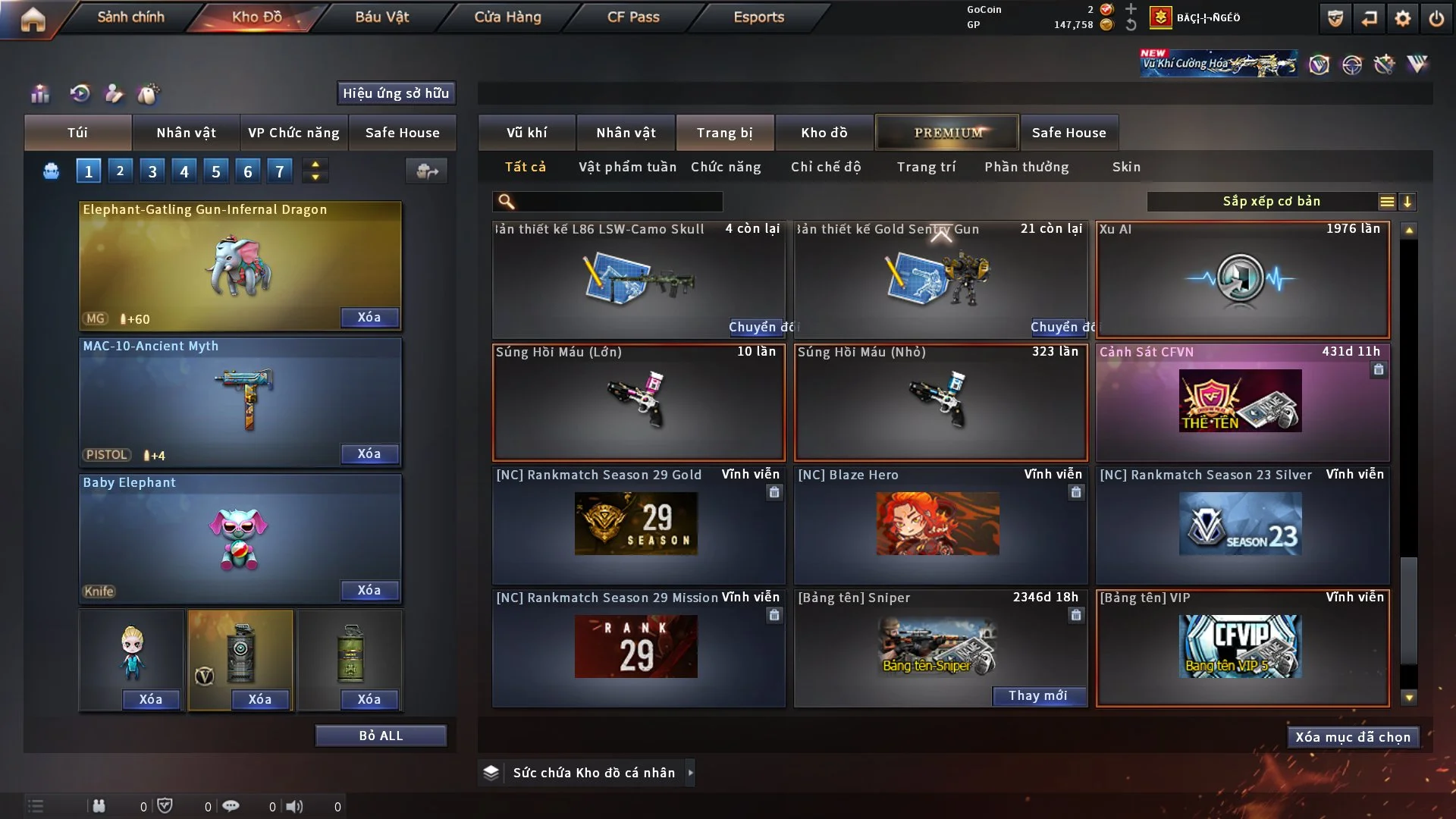Filter by Vật phẩm tuần
The image size is (1456, 819).
tap(627, 167)
